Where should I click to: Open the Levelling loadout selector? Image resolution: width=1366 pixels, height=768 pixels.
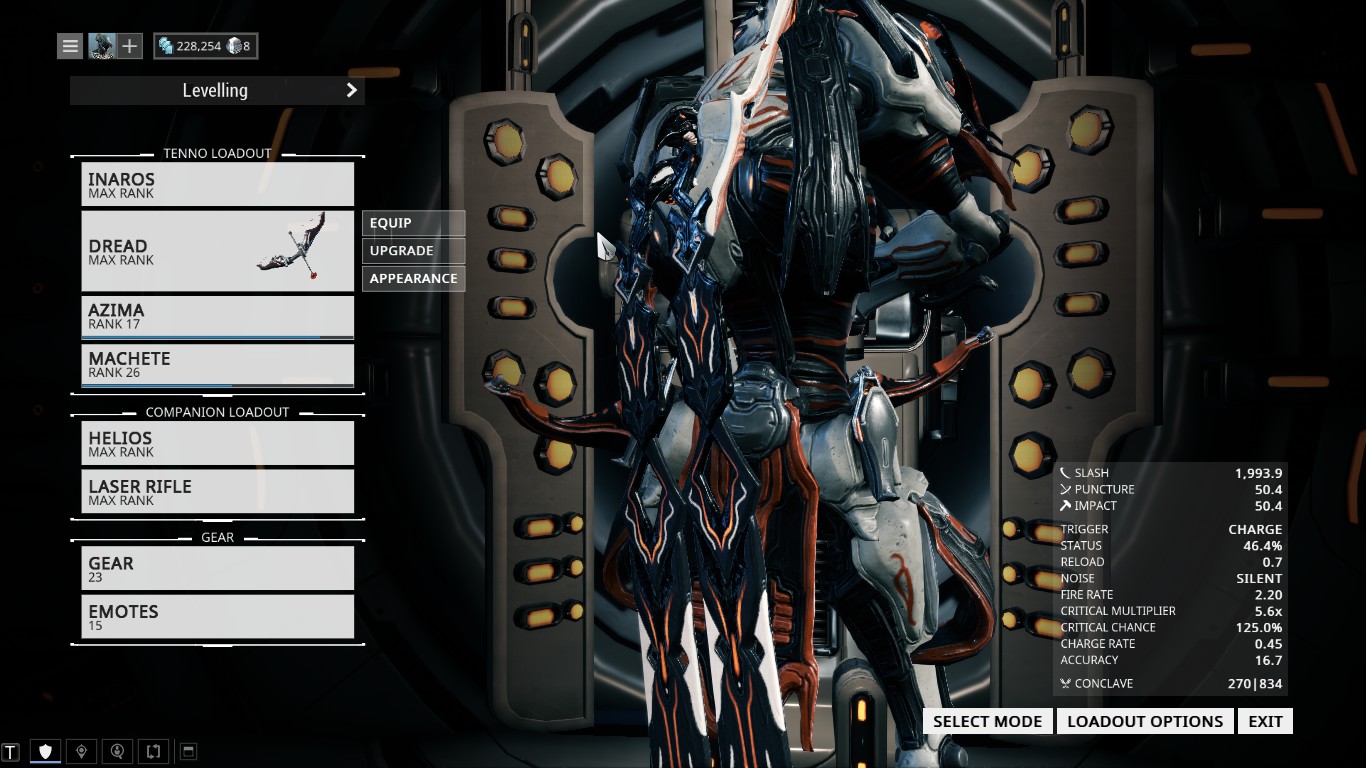pos(217,91)
